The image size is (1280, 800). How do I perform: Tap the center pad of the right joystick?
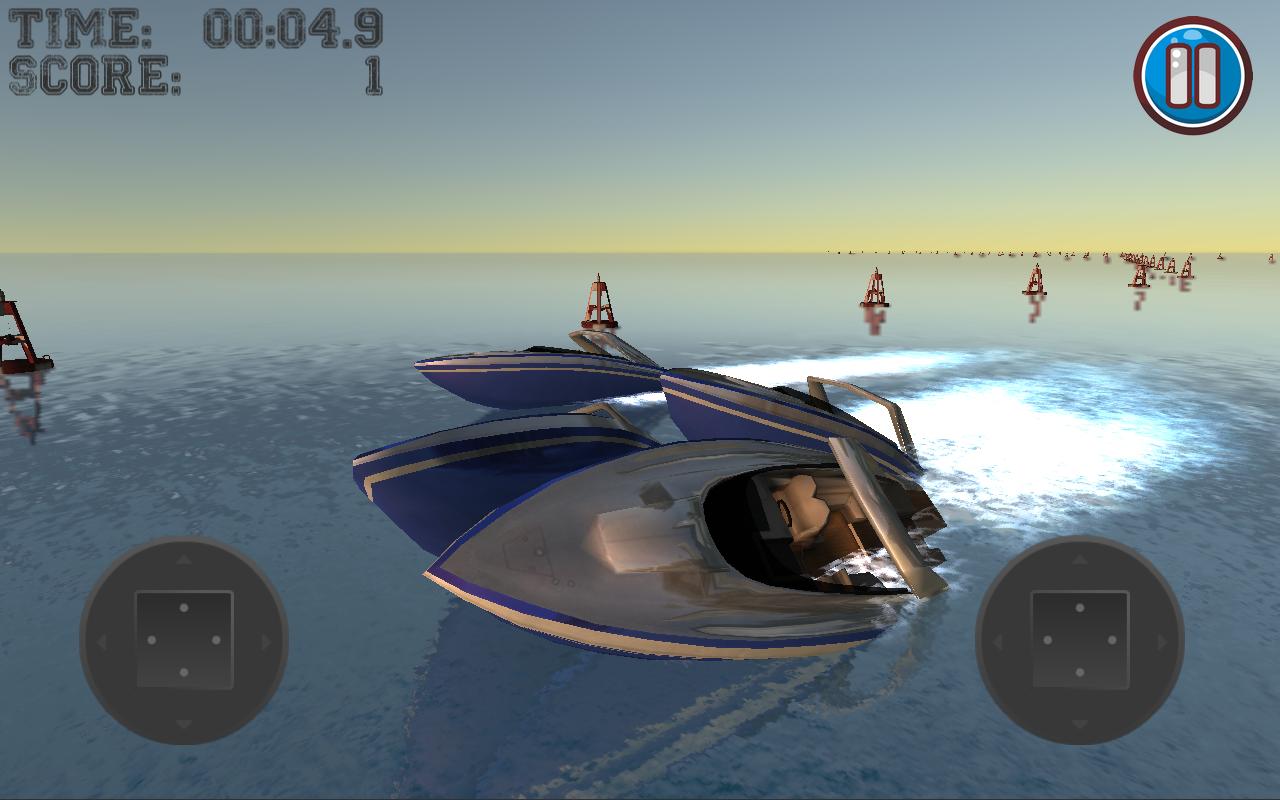point(1081,640)
